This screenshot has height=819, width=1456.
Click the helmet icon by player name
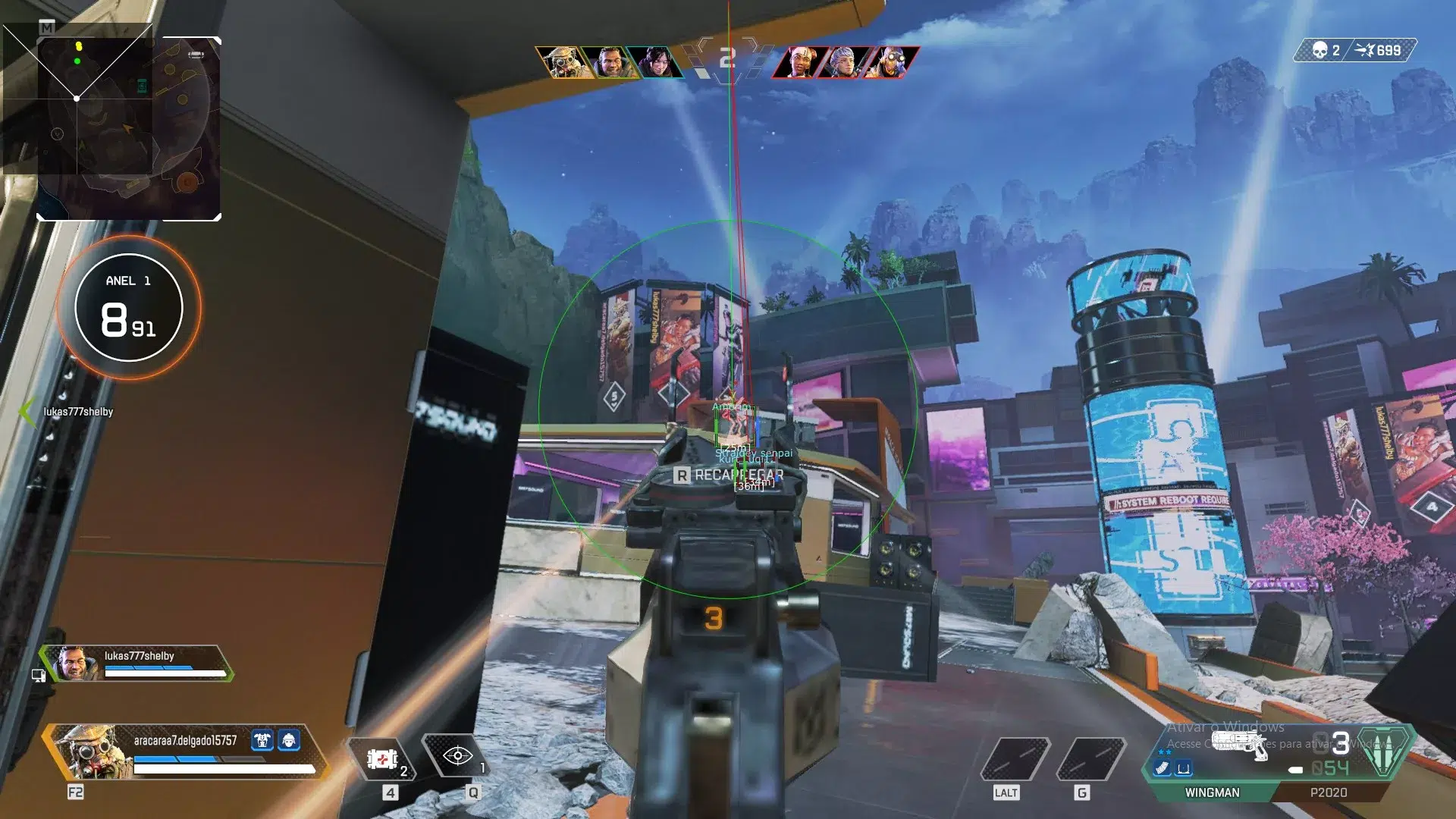click(289, 739)
